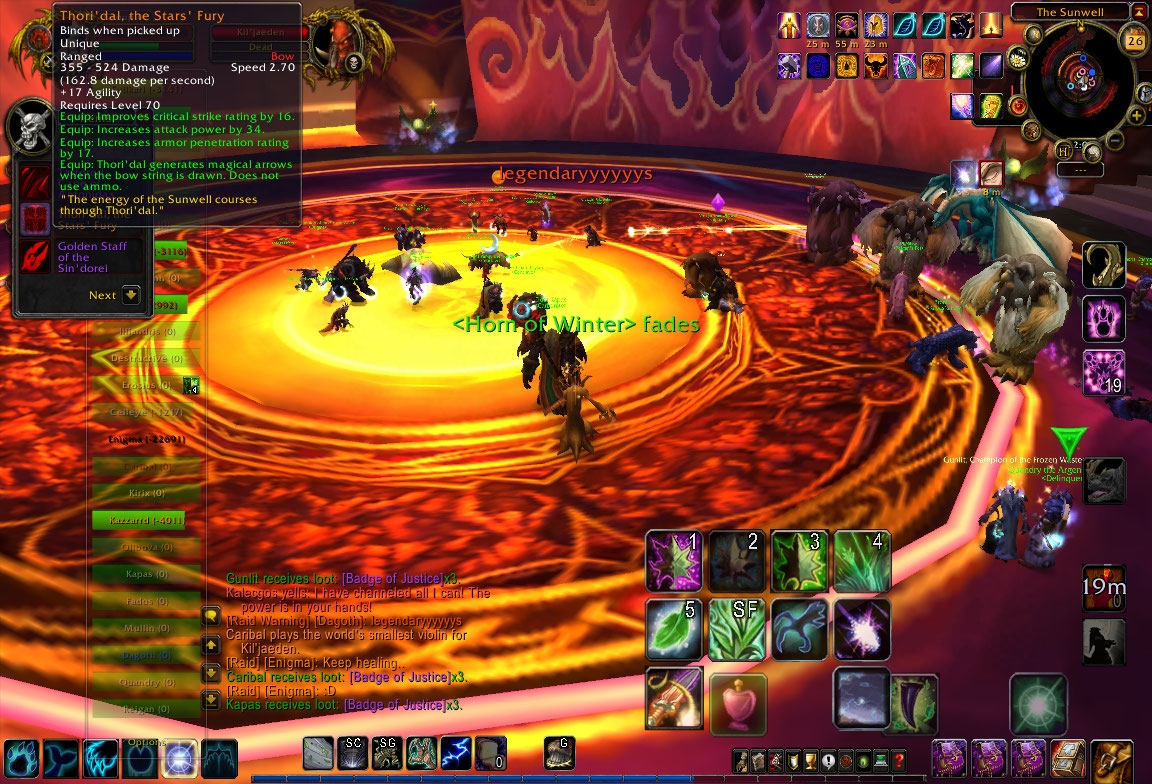Select Kazzarrd in the raid frames

click(x=137, y=520)
